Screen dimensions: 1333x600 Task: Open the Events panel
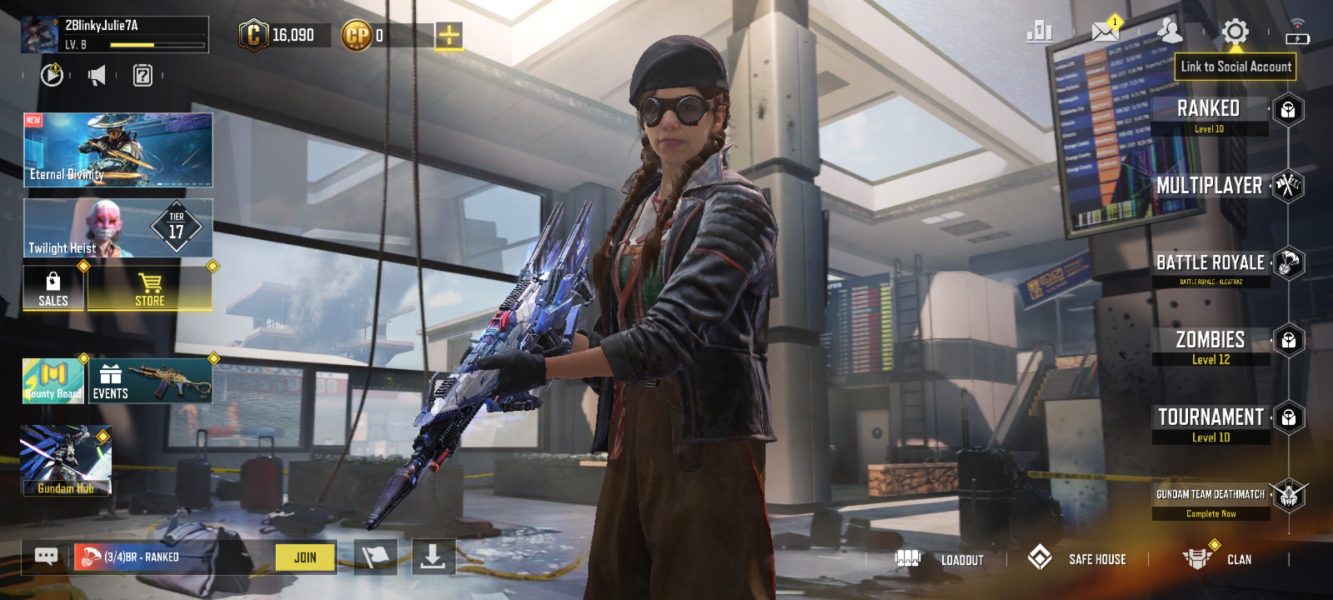click(x=150, y=381)
